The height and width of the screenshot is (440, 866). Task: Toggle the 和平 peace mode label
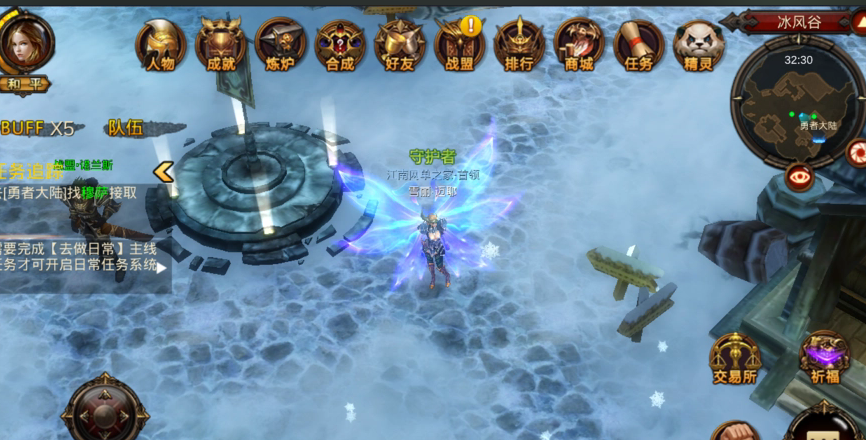(x=24, y=84)
